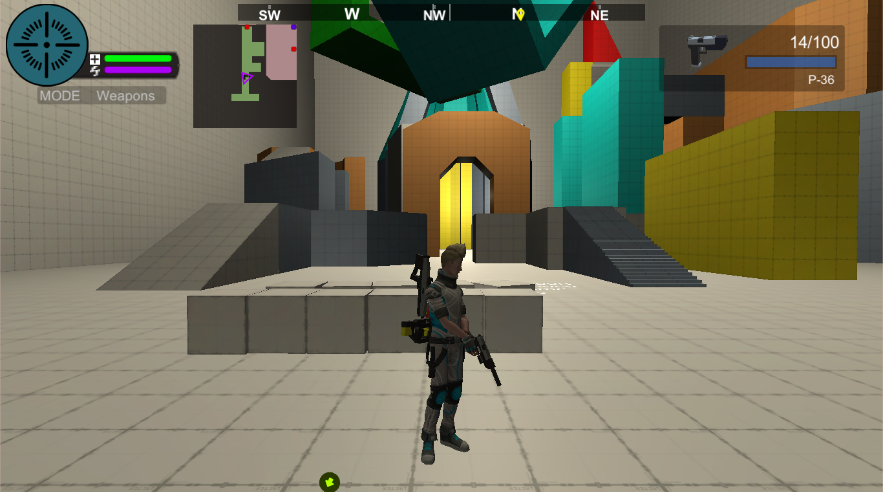This screenshot has height=492, width=883.
Task: Click the yellow waypoint marker on compass
Action: pyautogui.click(x=520, y=14)
